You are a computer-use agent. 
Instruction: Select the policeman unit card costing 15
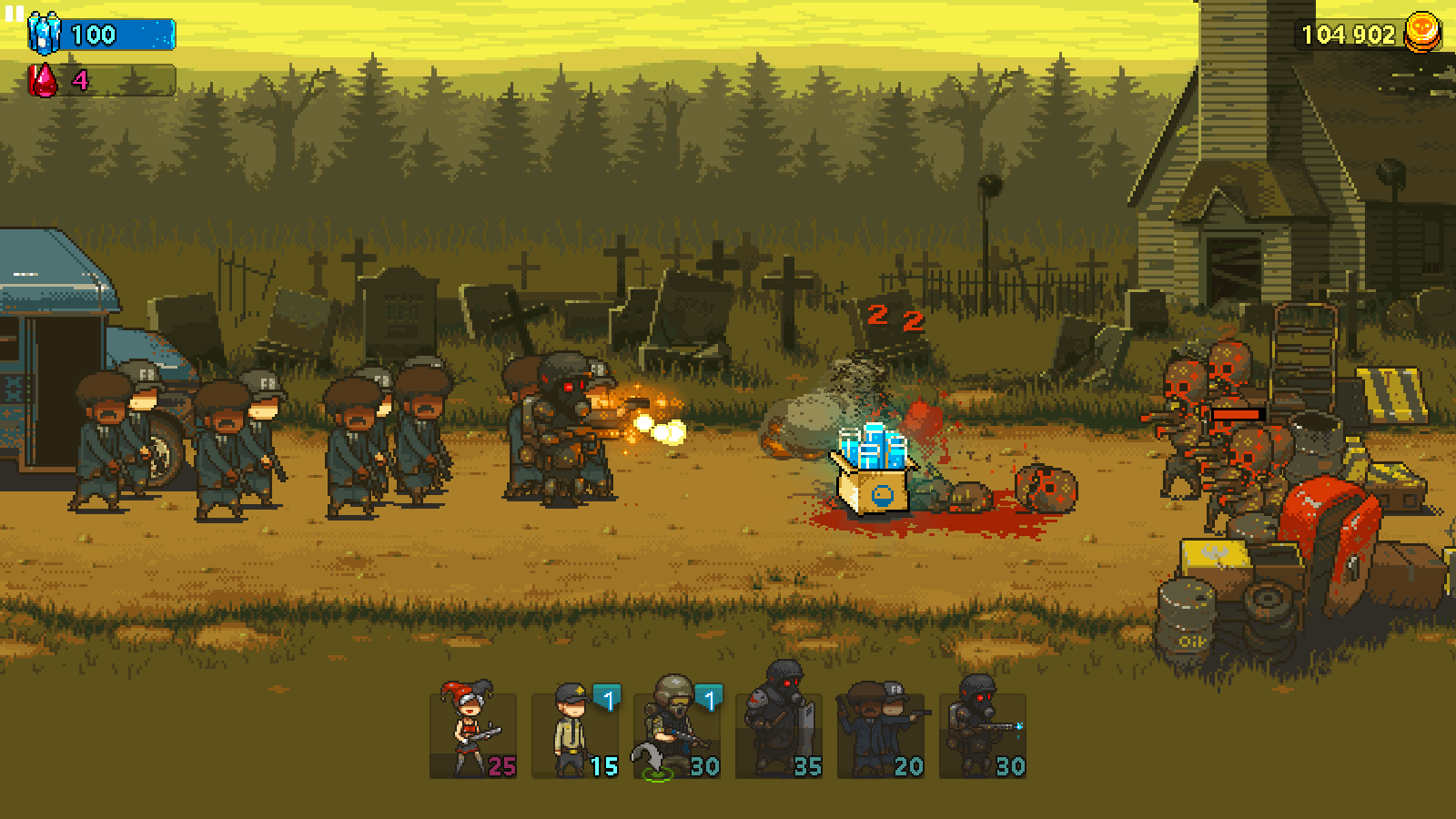click(x=575, y=733)
